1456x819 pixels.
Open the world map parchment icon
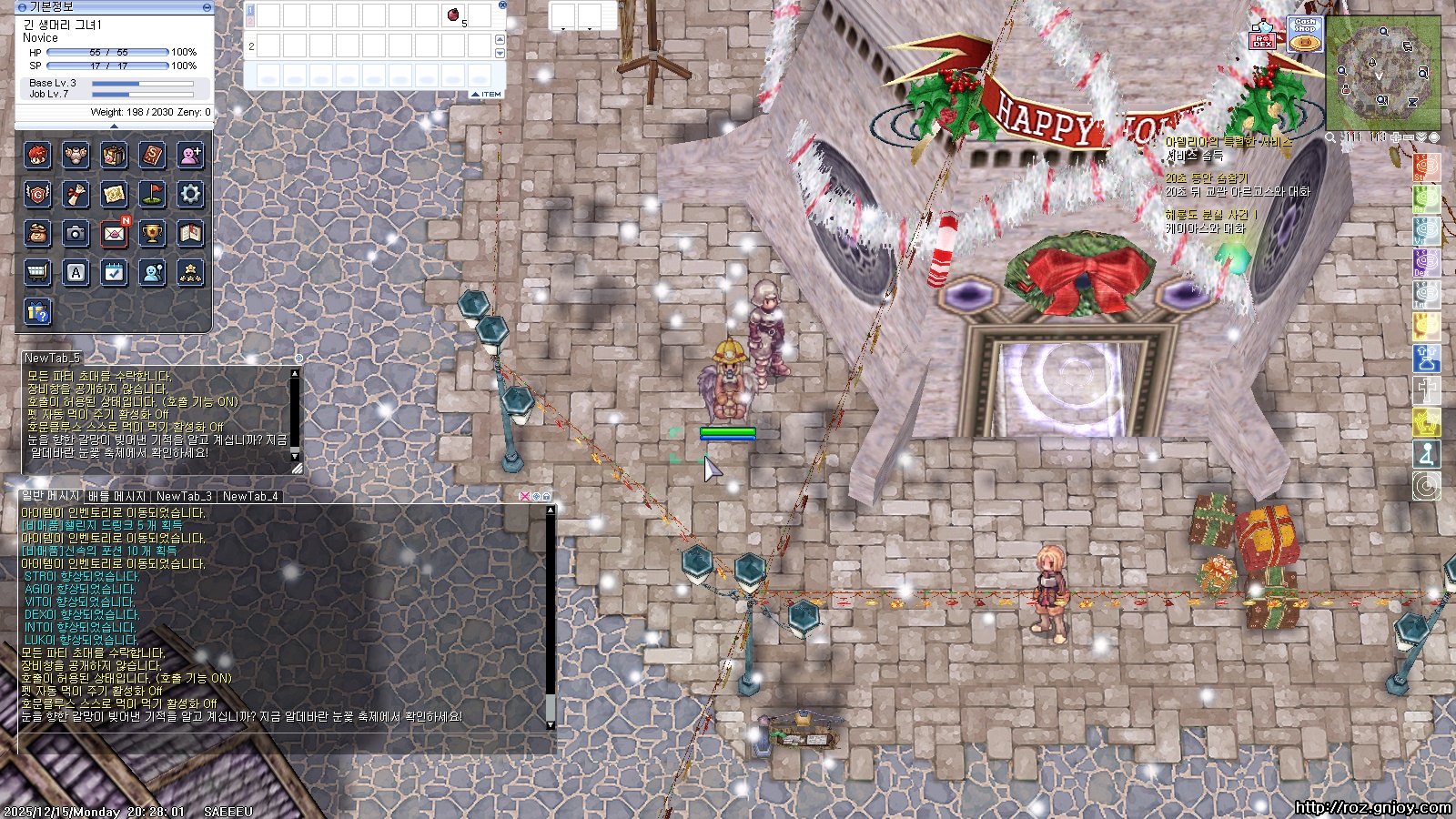(x=114, y=194)
